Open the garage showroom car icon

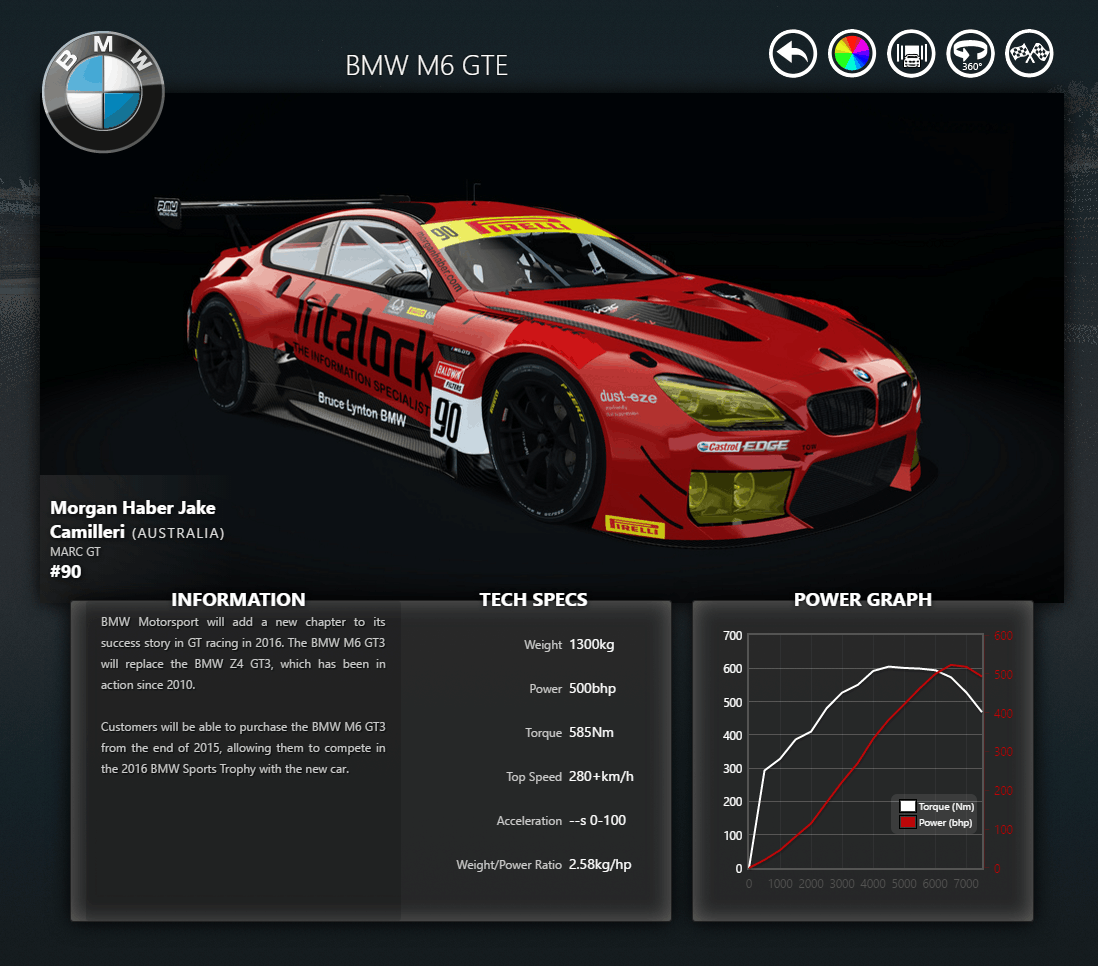coord(911,53)
